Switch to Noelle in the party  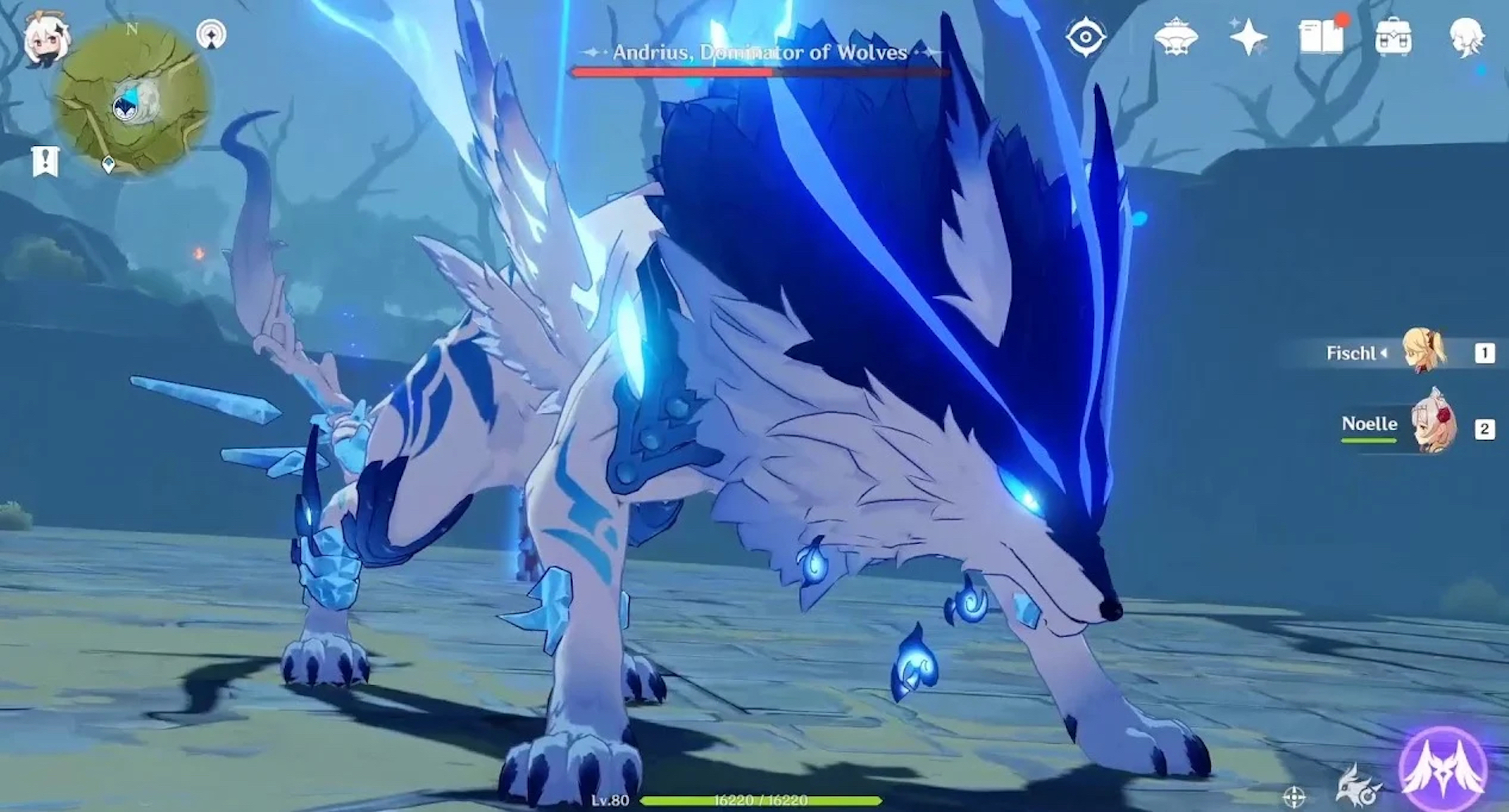[x=1432, y=427]
